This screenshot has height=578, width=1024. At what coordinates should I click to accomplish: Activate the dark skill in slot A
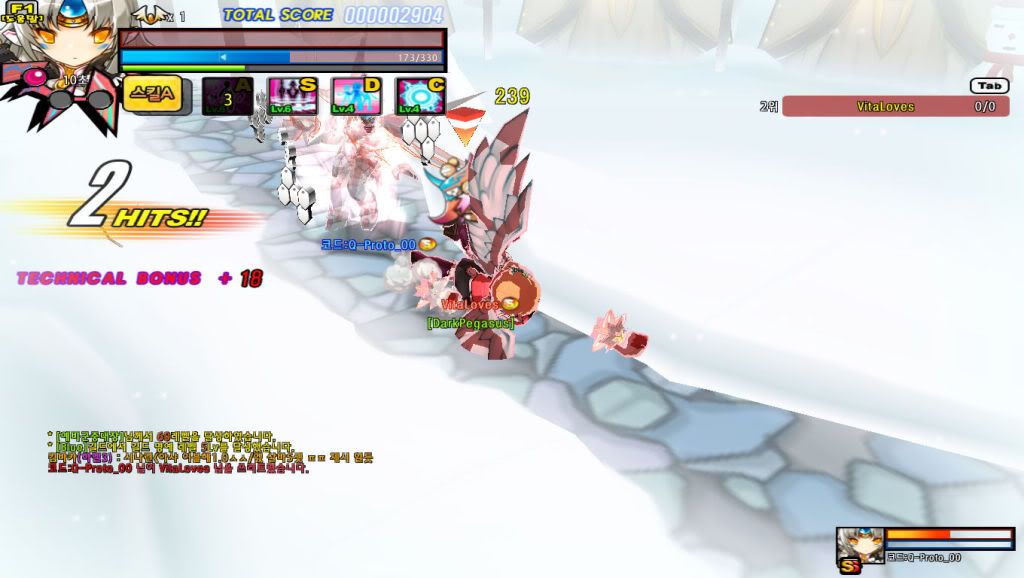click(226, 97)
